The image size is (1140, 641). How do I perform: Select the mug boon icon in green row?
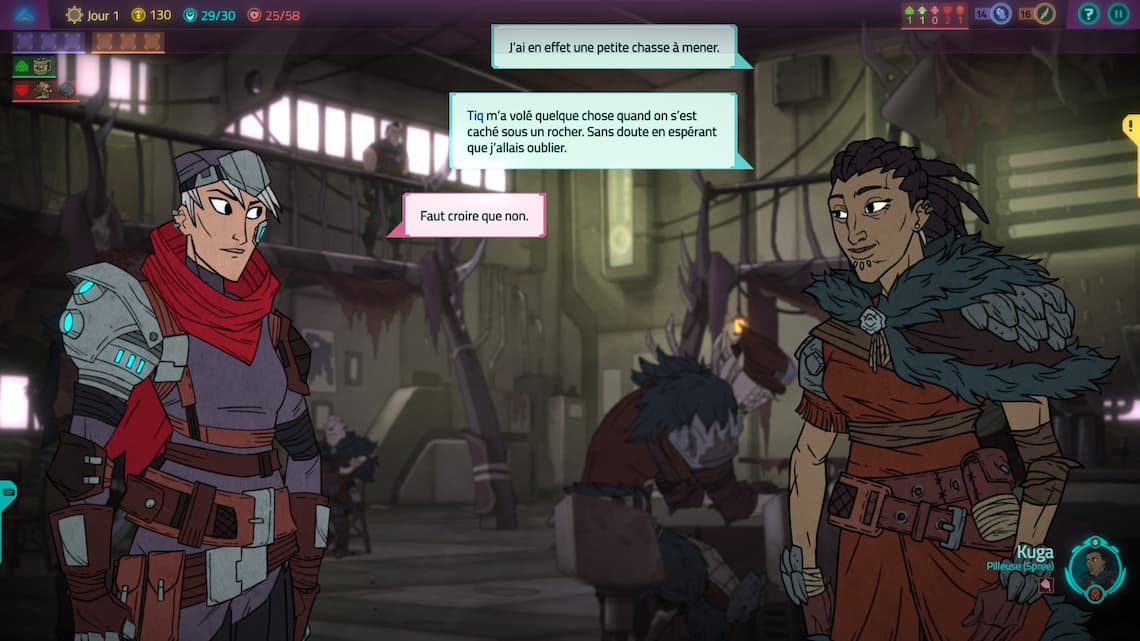(x=42, y=66)
